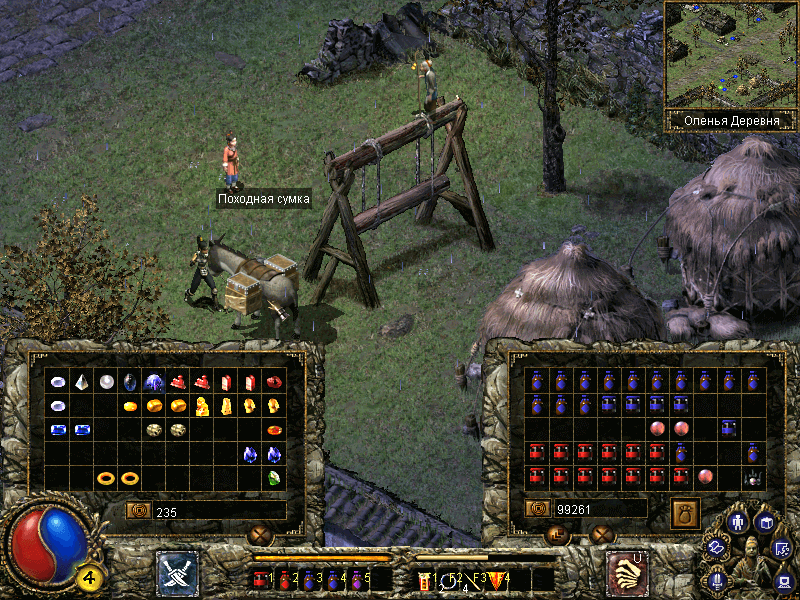Click the coin icon beside 99261 gold
Image resolution: width=800 pixels, height=600 pixels.
pos(538,509)
